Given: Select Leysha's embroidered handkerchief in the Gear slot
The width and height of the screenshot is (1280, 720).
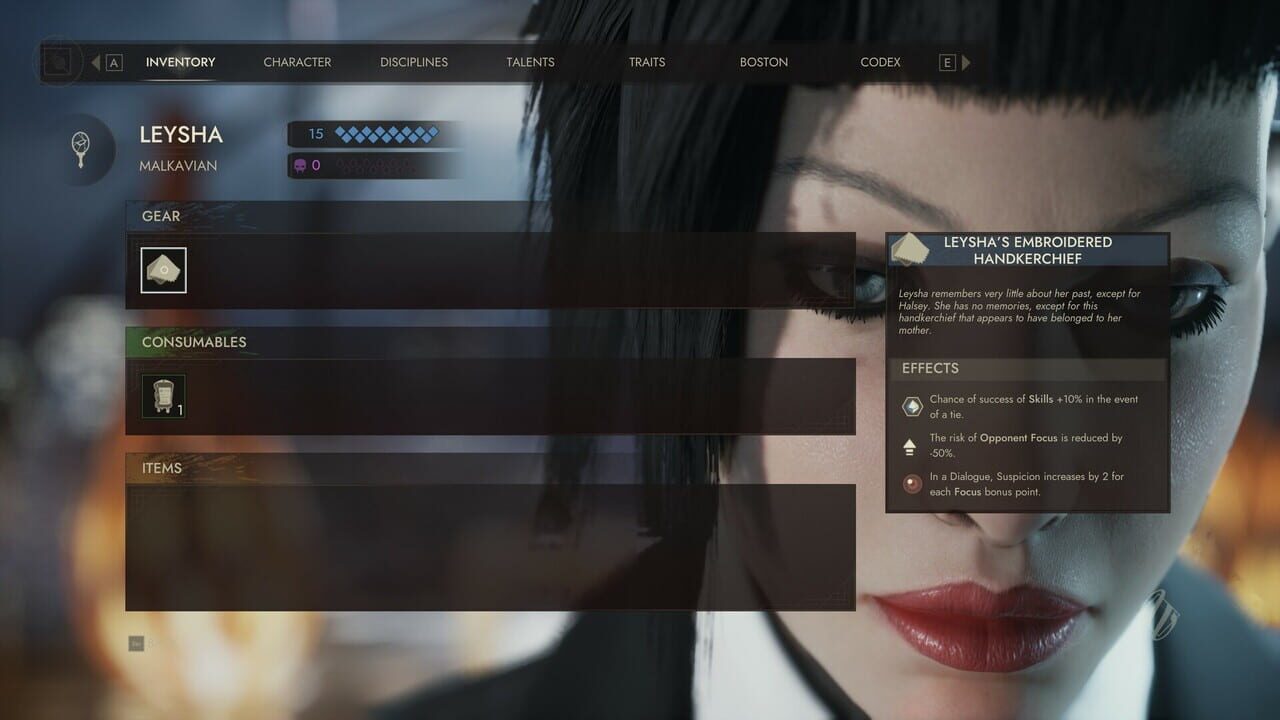Looking at the screenshot, I should (163, 270).
